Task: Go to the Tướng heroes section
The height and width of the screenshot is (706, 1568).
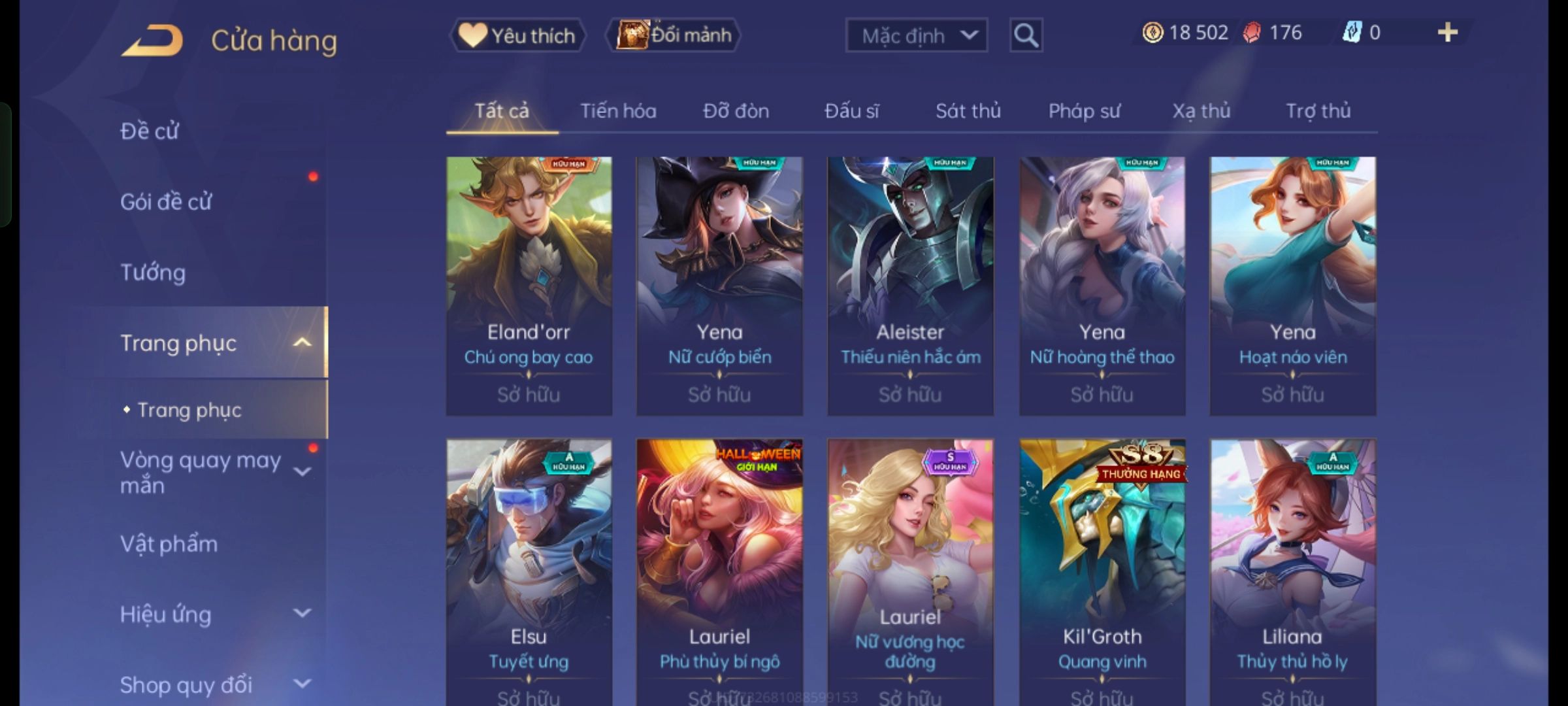Action: pyautogui.click(x=153, y=273)
